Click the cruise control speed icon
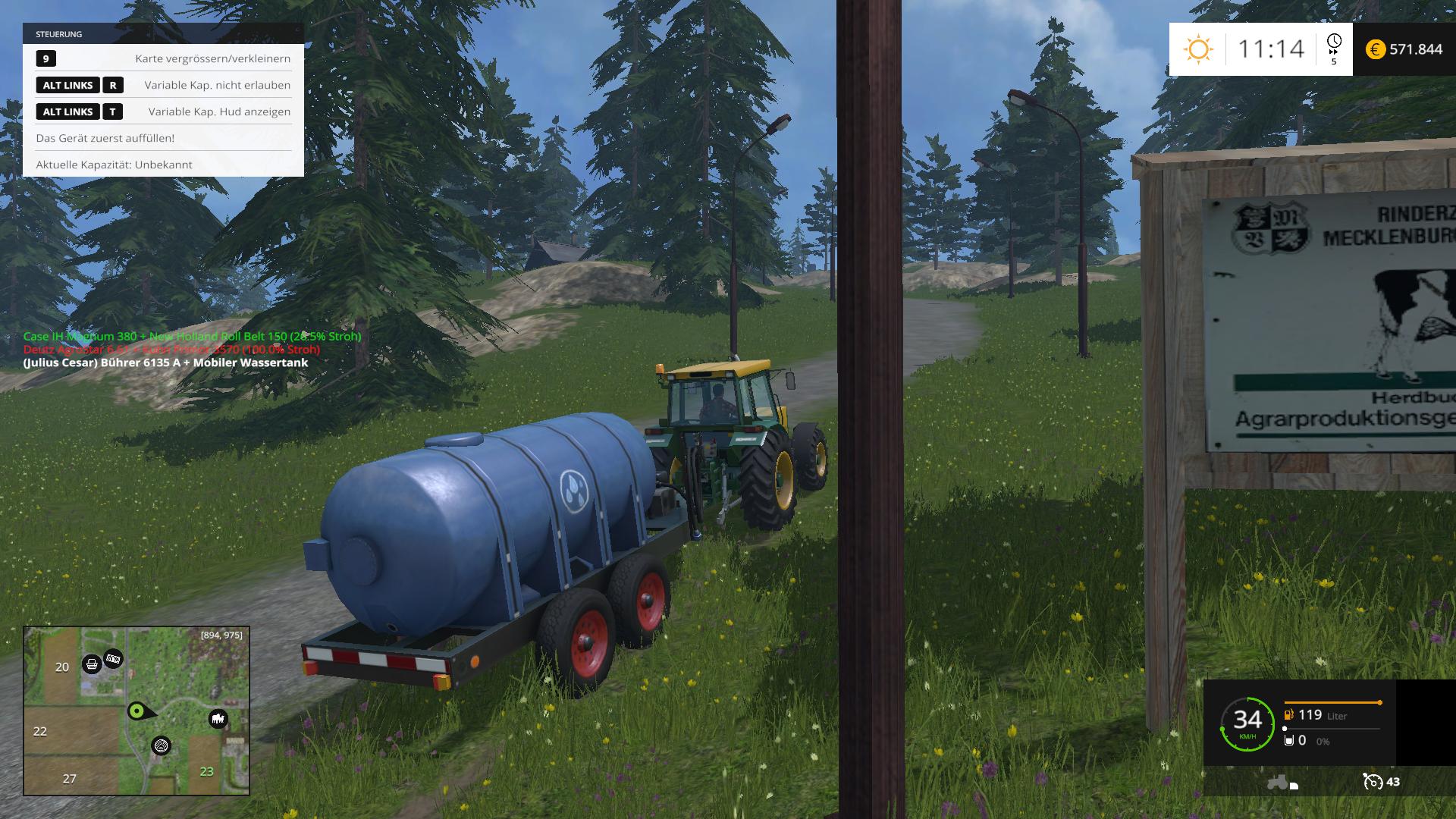Screen dimensions: 1456x819 click(1372, 782)
